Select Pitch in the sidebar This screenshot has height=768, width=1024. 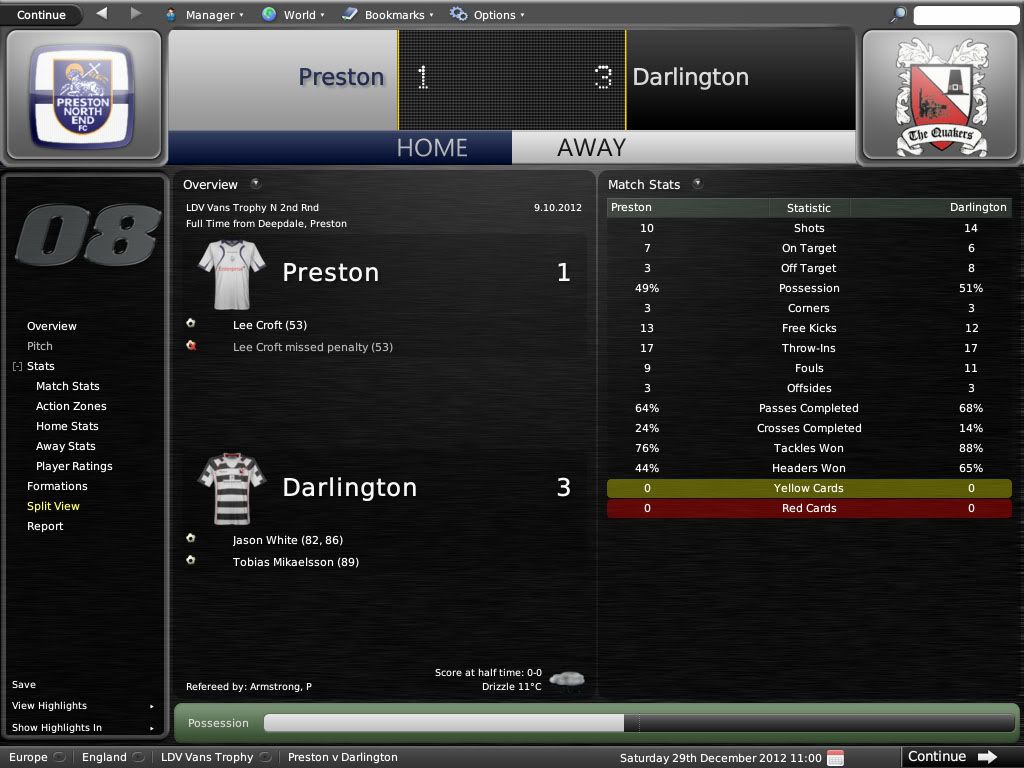40,346
